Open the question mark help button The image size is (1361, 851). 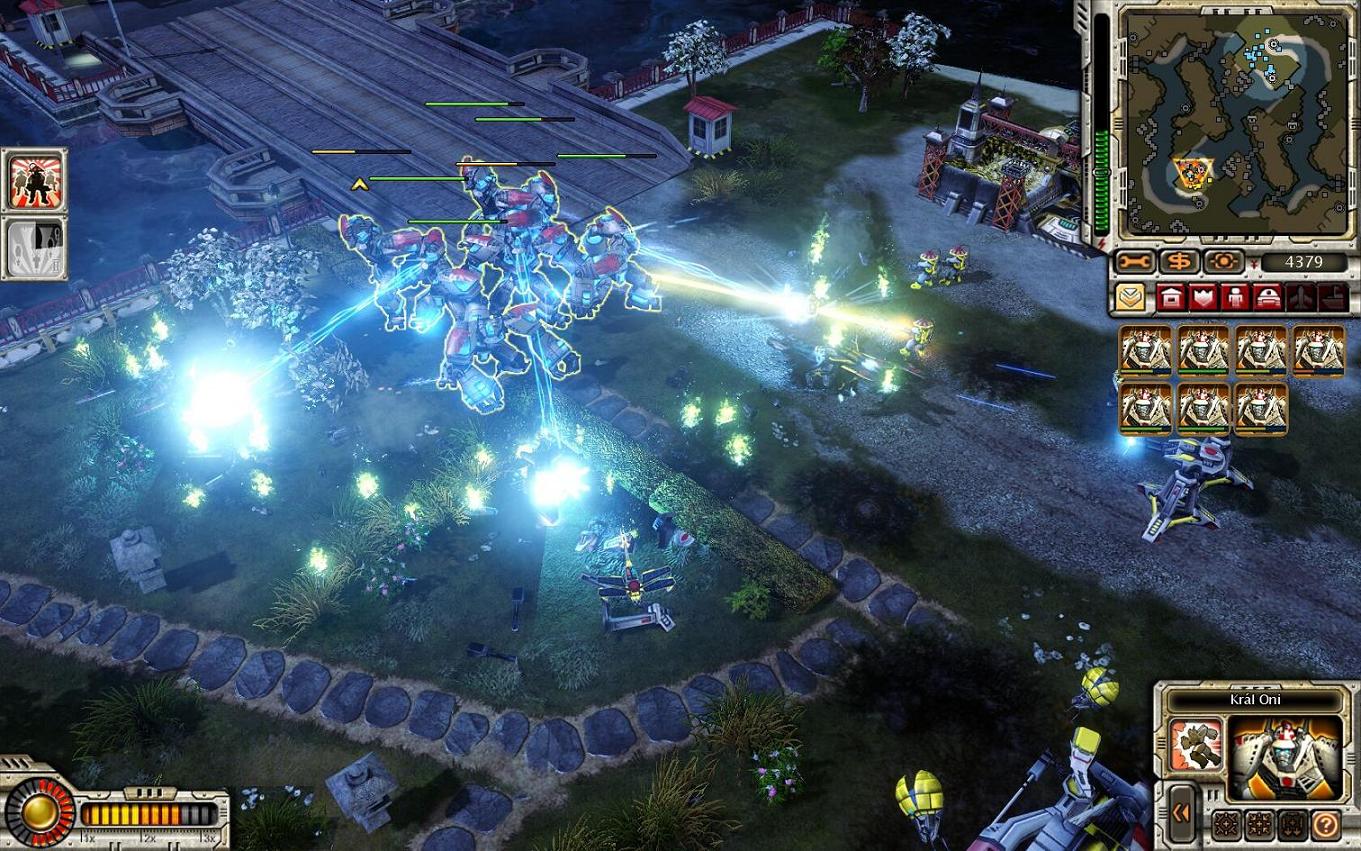click(x=1326, y=825)
